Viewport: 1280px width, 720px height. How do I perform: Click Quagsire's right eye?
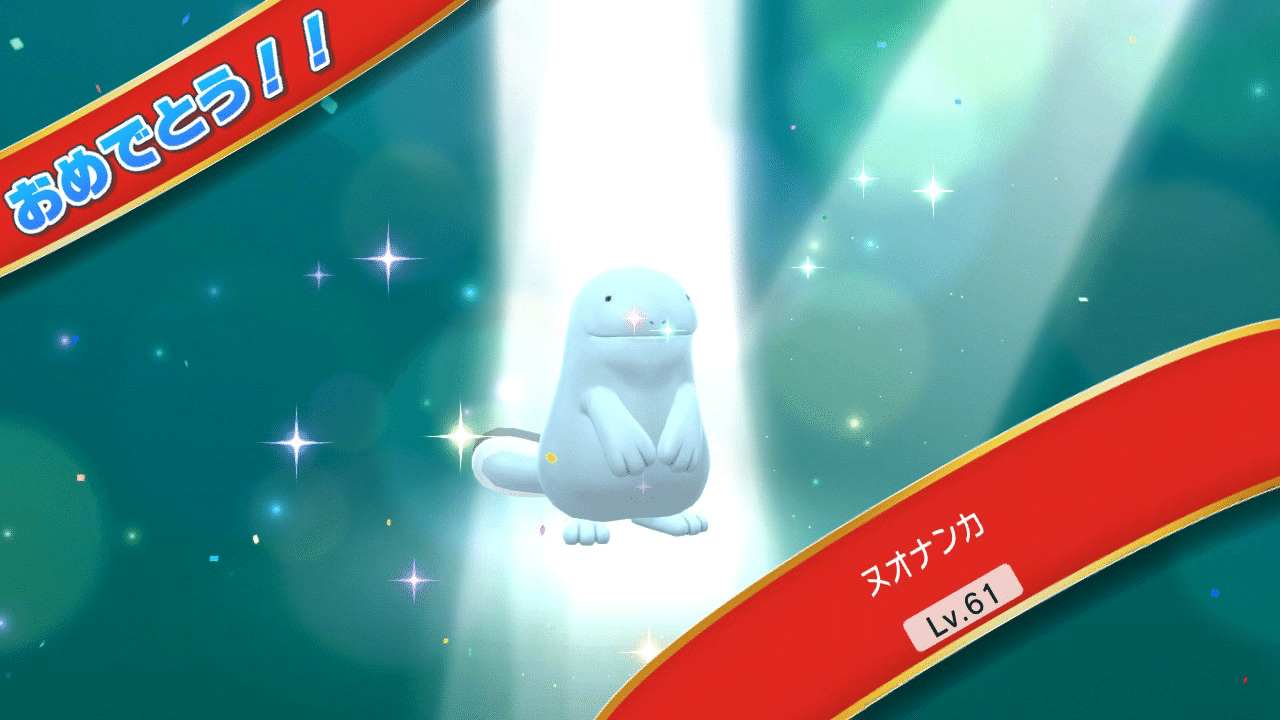click(688, 297)
